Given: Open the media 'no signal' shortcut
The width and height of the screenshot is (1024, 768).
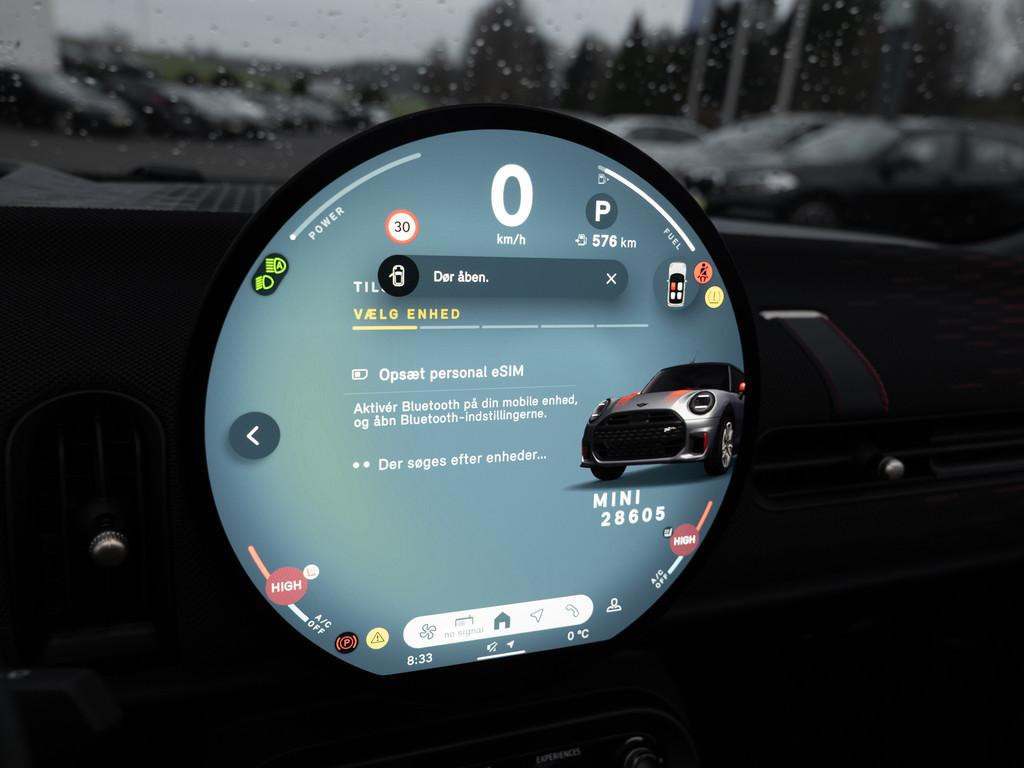Looking at the screenshot, I should [464, 627].
